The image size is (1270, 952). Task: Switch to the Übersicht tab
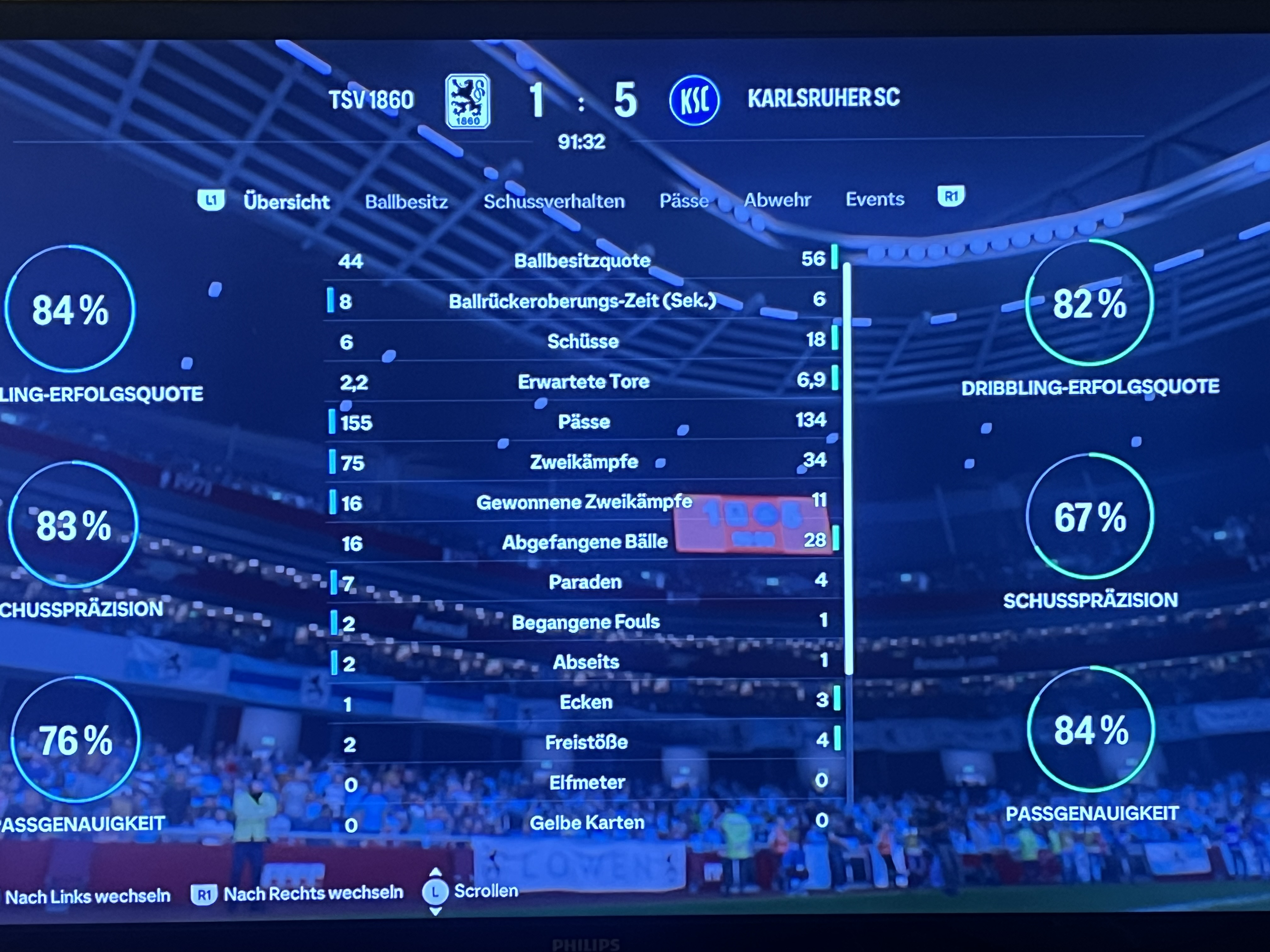pyautogui.click(x=286, y=202)
